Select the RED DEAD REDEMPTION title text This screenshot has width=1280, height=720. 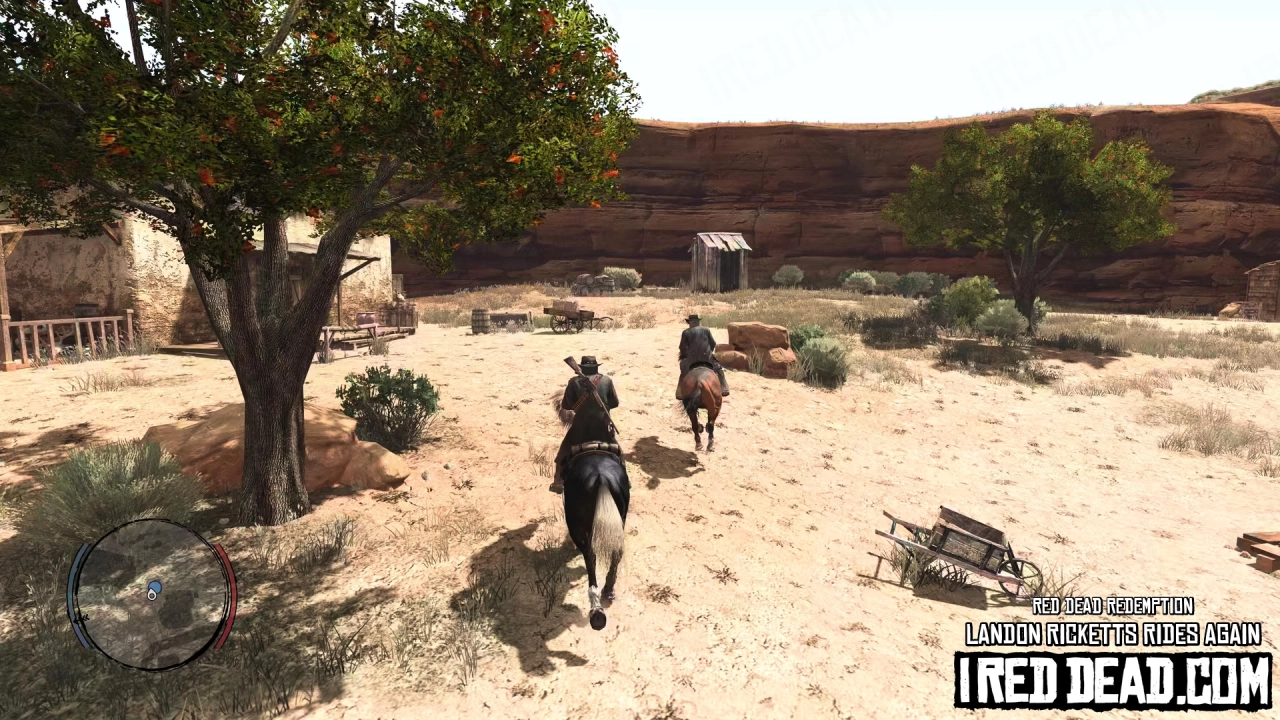pos(1114,606)
